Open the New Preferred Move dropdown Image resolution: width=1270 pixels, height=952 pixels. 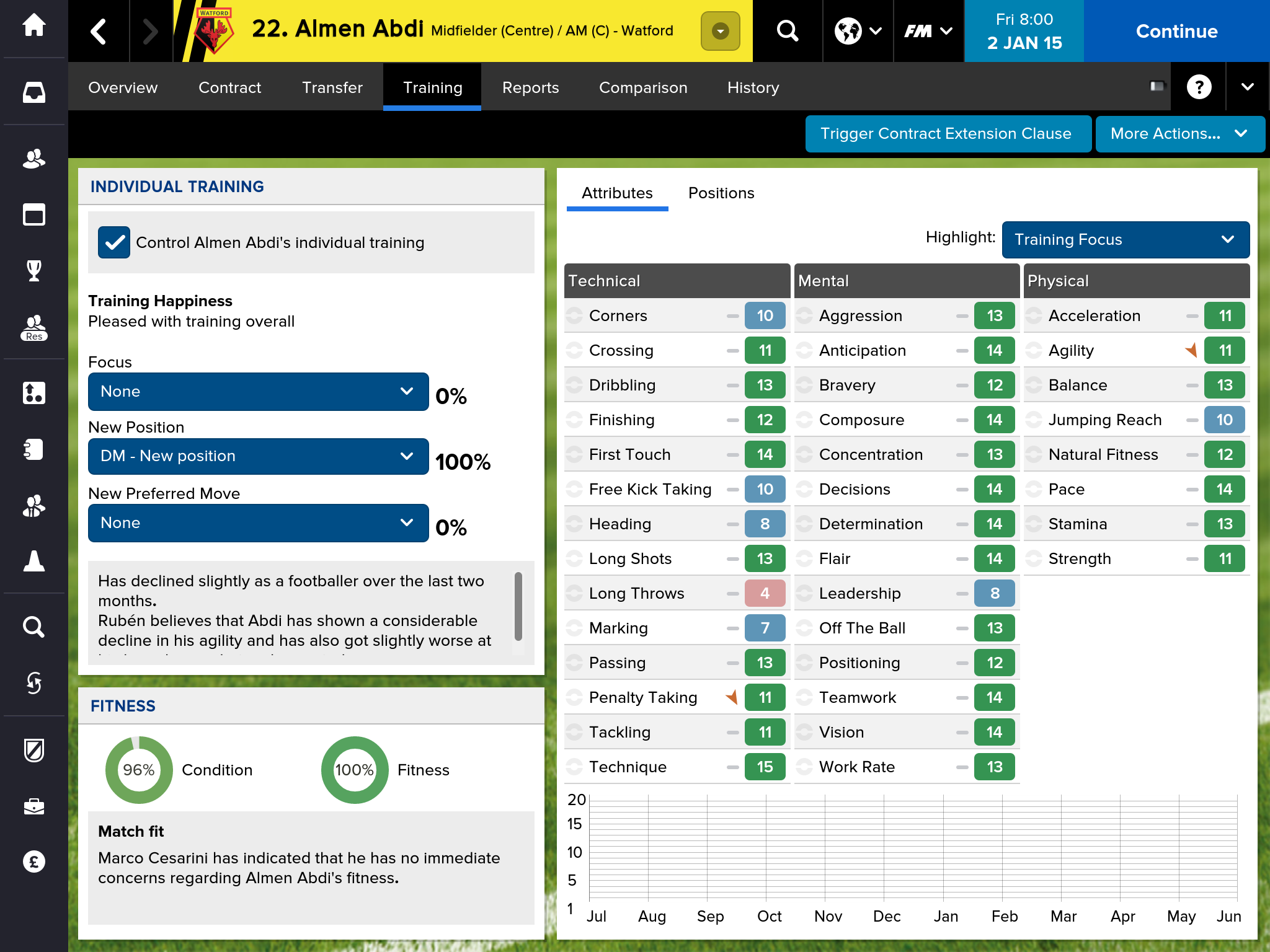pyautogui.click(x=258, y=523)
